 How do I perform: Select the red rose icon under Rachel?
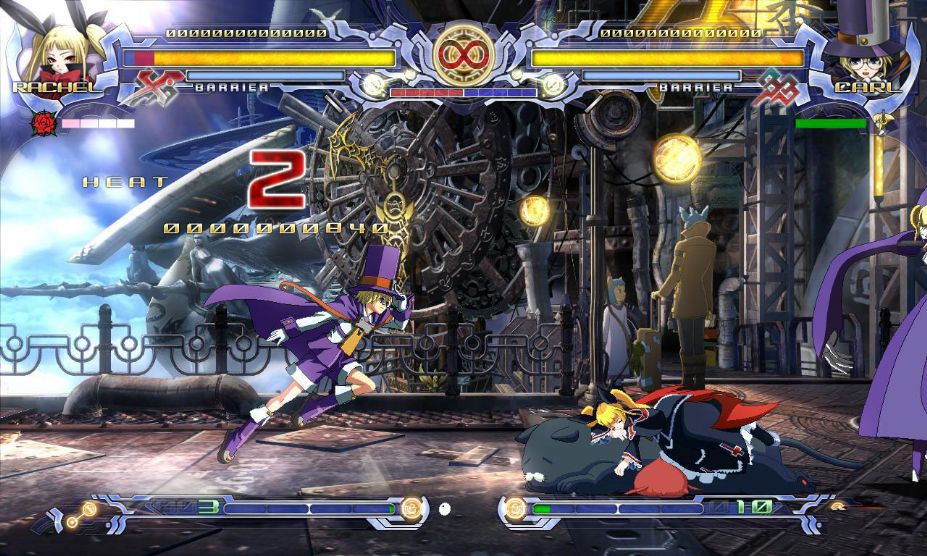click(43, 124)
